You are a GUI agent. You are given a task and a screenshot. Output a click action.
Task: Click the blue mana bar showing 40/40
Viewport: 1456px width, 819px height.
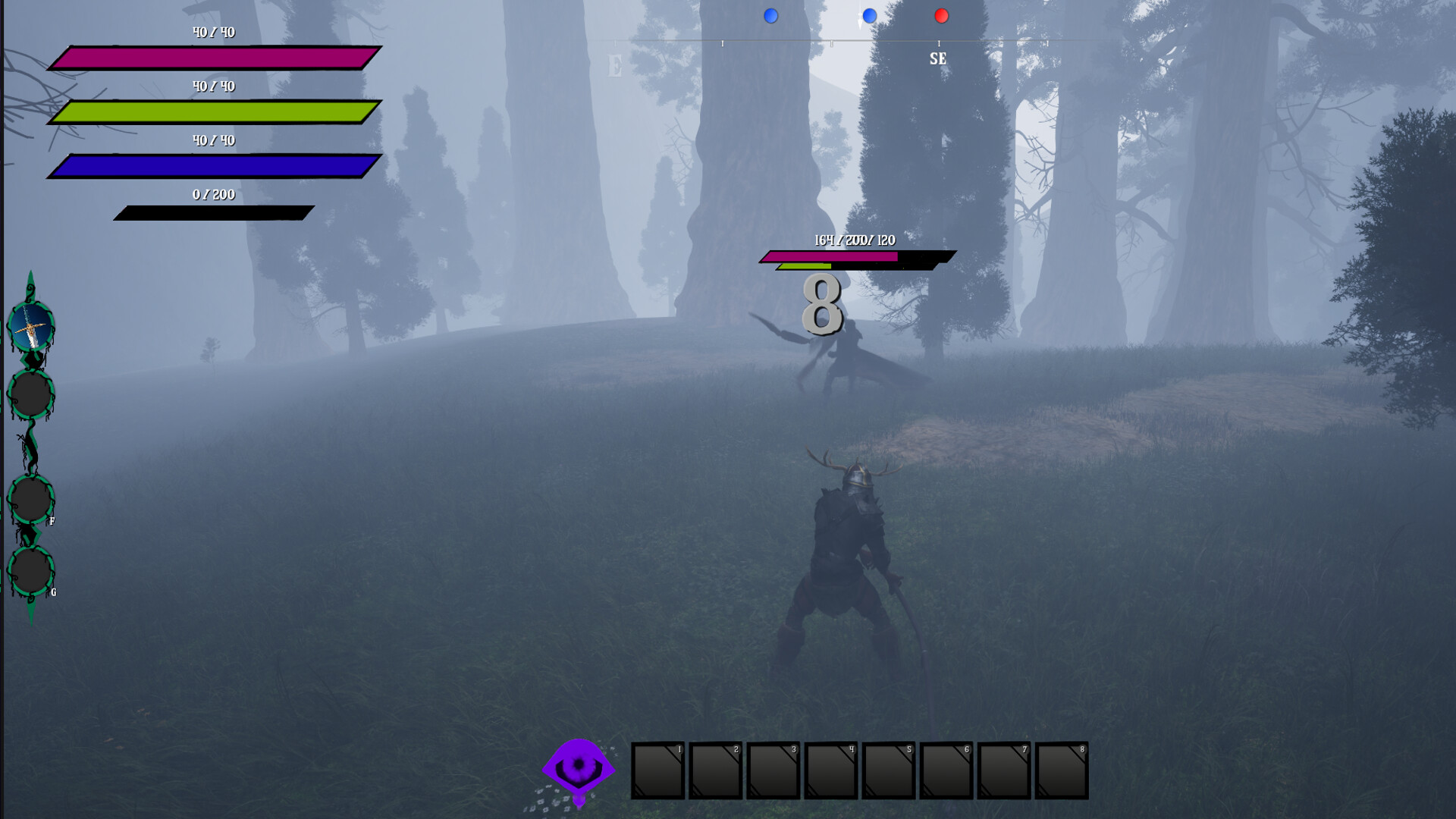(215, 165)
